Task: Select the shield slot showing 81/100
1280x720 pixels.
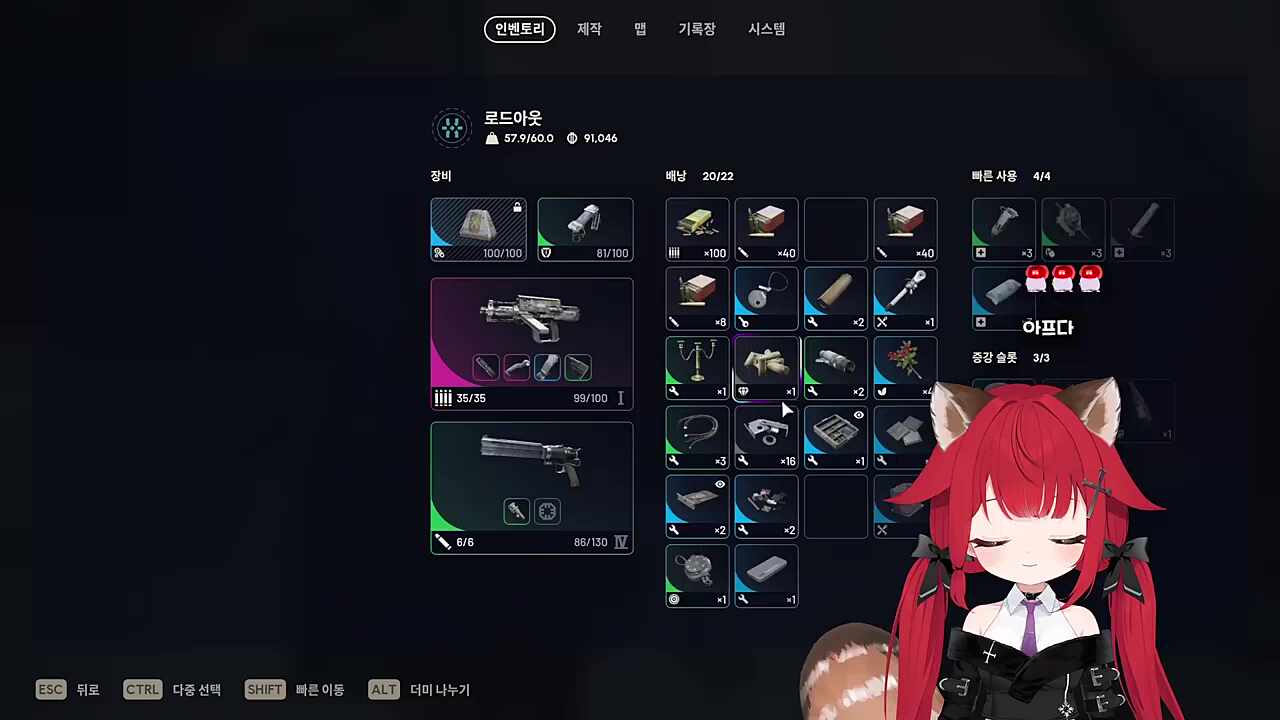Action: click(585, 229)
